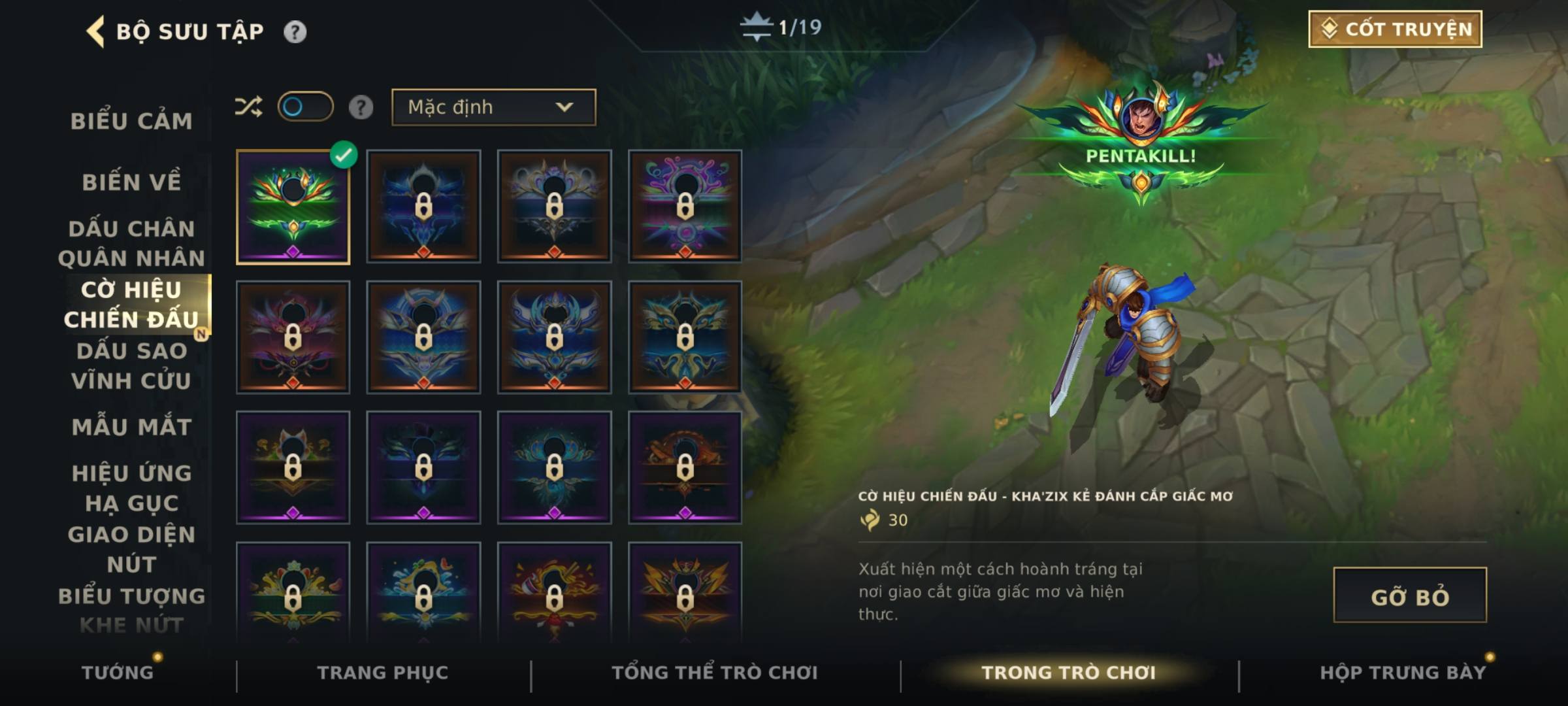Switch to the Biến Về category
The width and height of the screenshot is (1568, 706).
(132, 182)
